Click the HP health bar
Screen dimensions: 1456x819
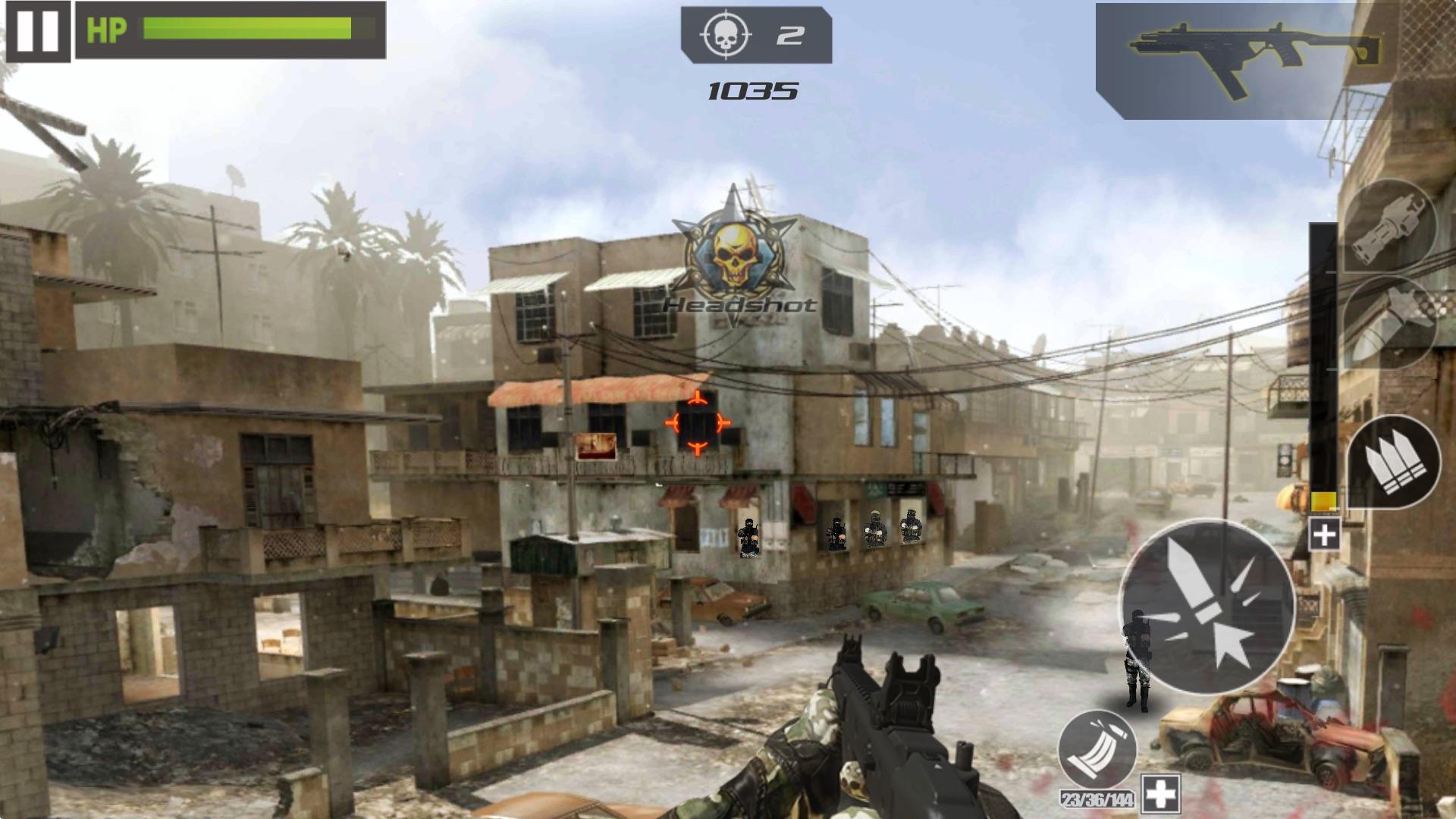[x=243, y=30]
